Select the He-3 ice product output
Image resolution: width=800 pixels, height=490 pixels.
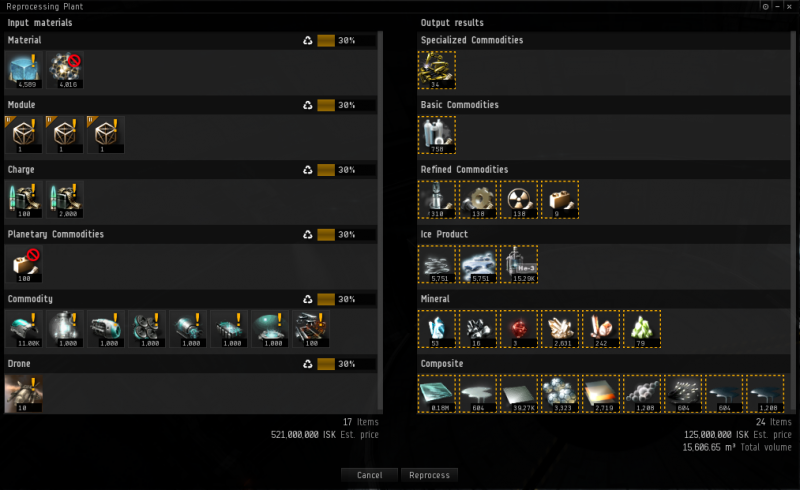518,264
